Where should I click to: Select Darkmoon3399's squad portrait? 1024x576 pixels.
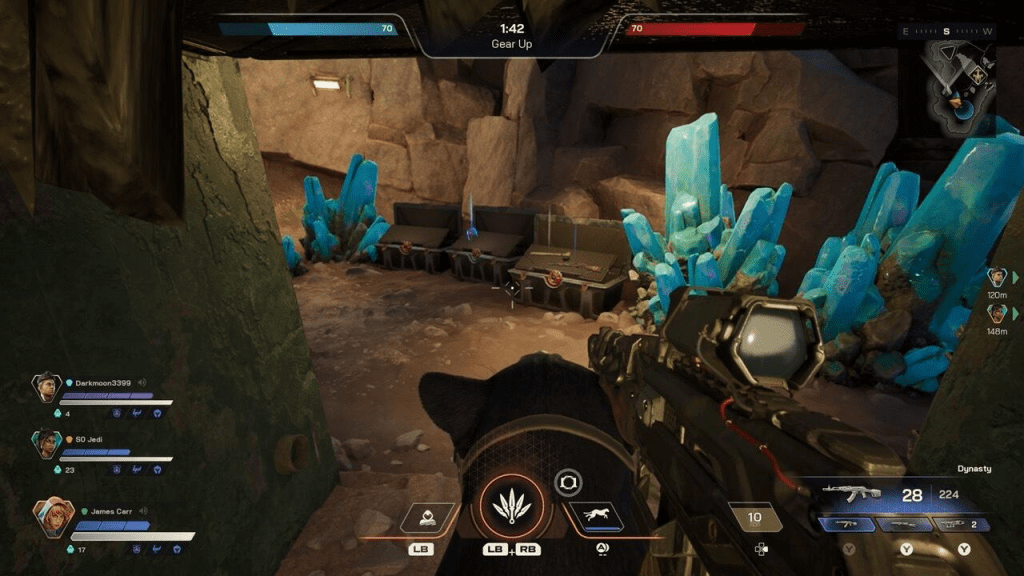click(x=46, y=387)
